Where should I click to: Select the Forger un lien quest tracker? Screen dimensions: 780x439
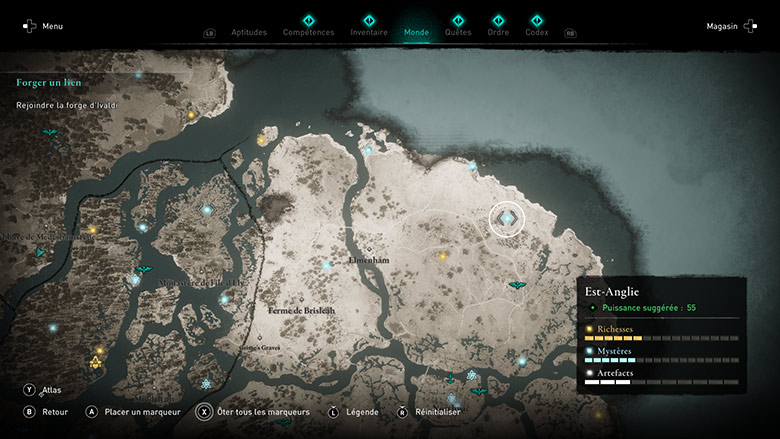(49, 82)
